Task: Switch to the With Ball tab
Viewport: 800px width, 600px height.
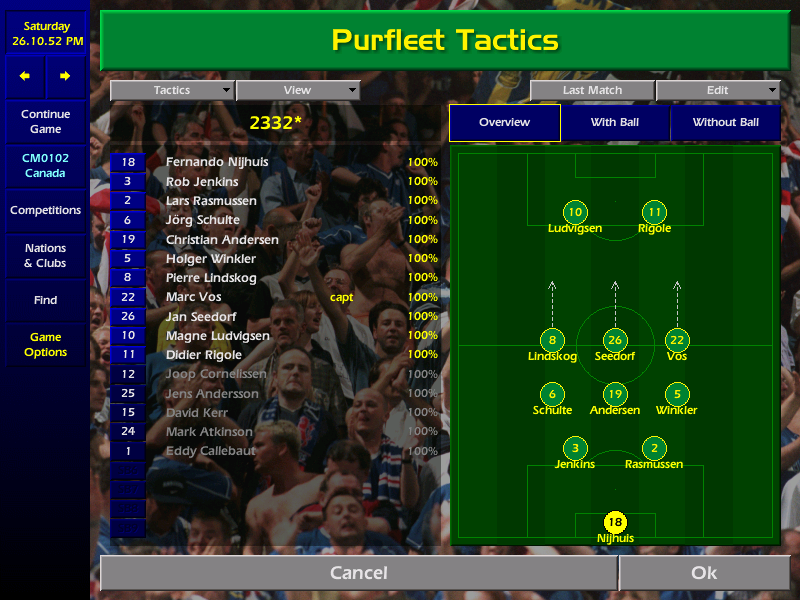Action: [x=614, y=123]
